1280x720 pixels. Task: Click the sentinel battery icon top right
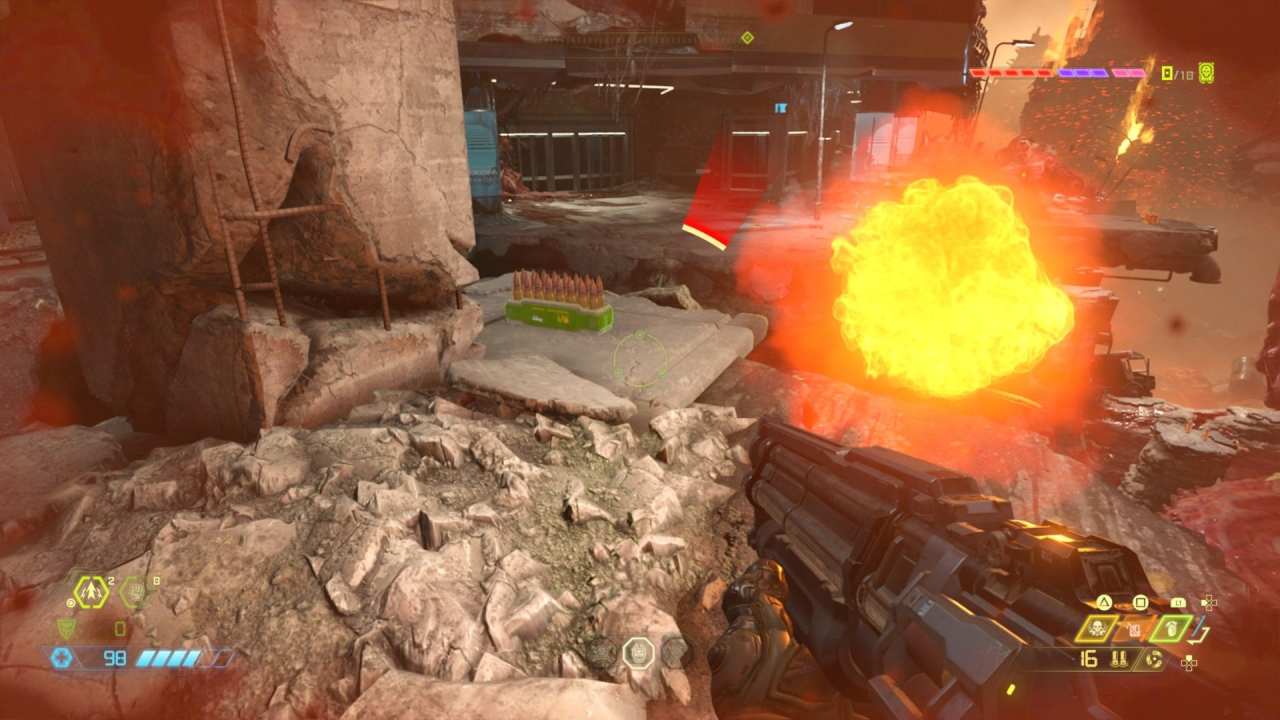tap(1205, 72)
